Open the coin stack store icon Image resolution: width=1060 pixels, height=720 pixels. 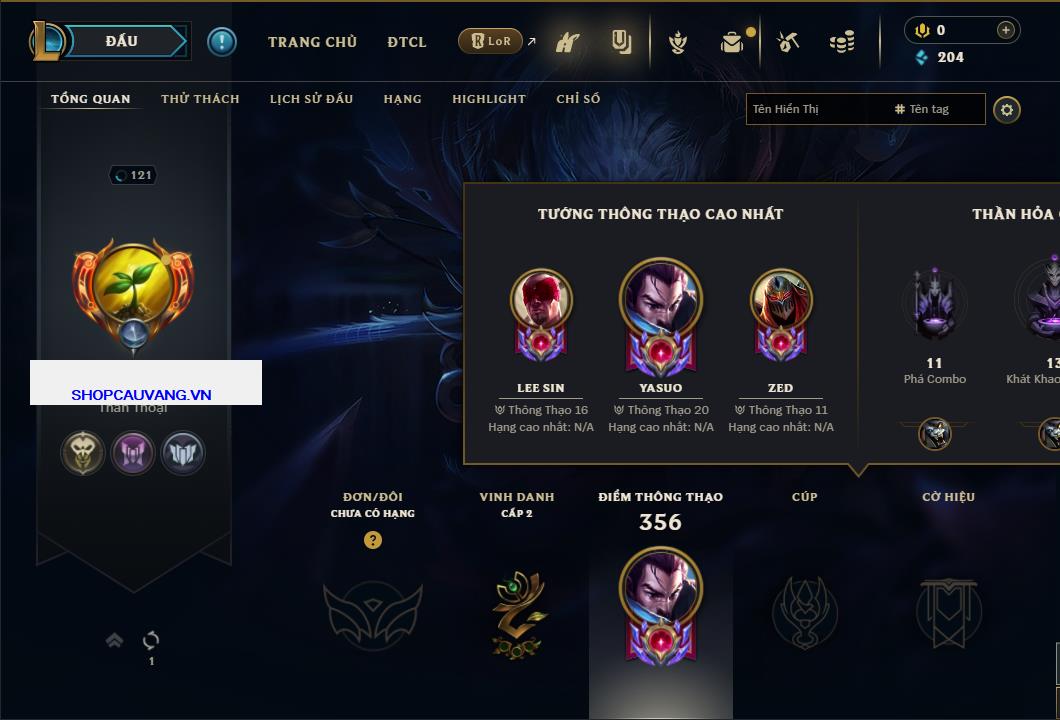[x=842, y=42]
